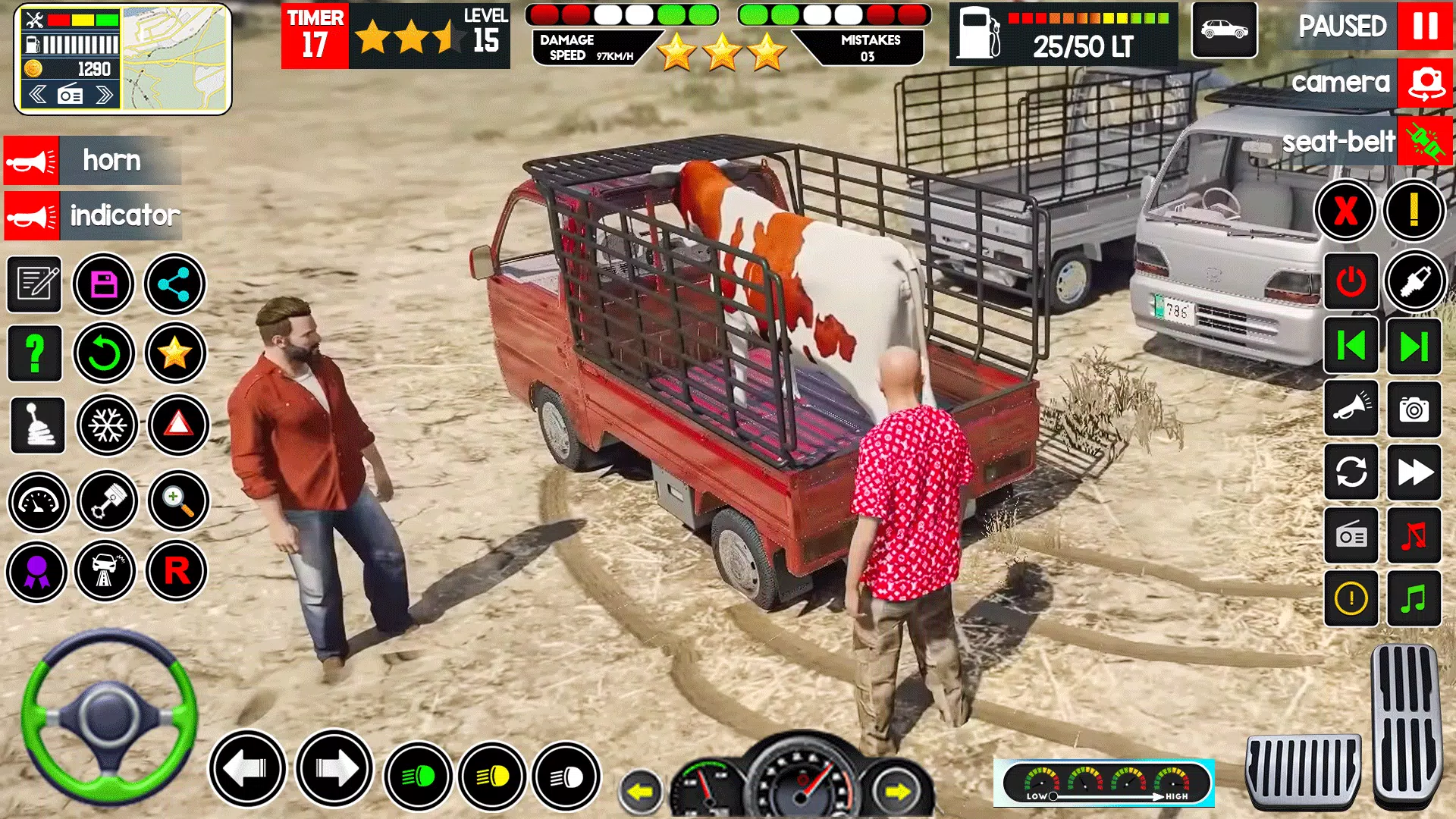Screen dimensions: 1456x819
Task: Expand the radio station left arrow on minimap
Action: [x=38, y=93]
